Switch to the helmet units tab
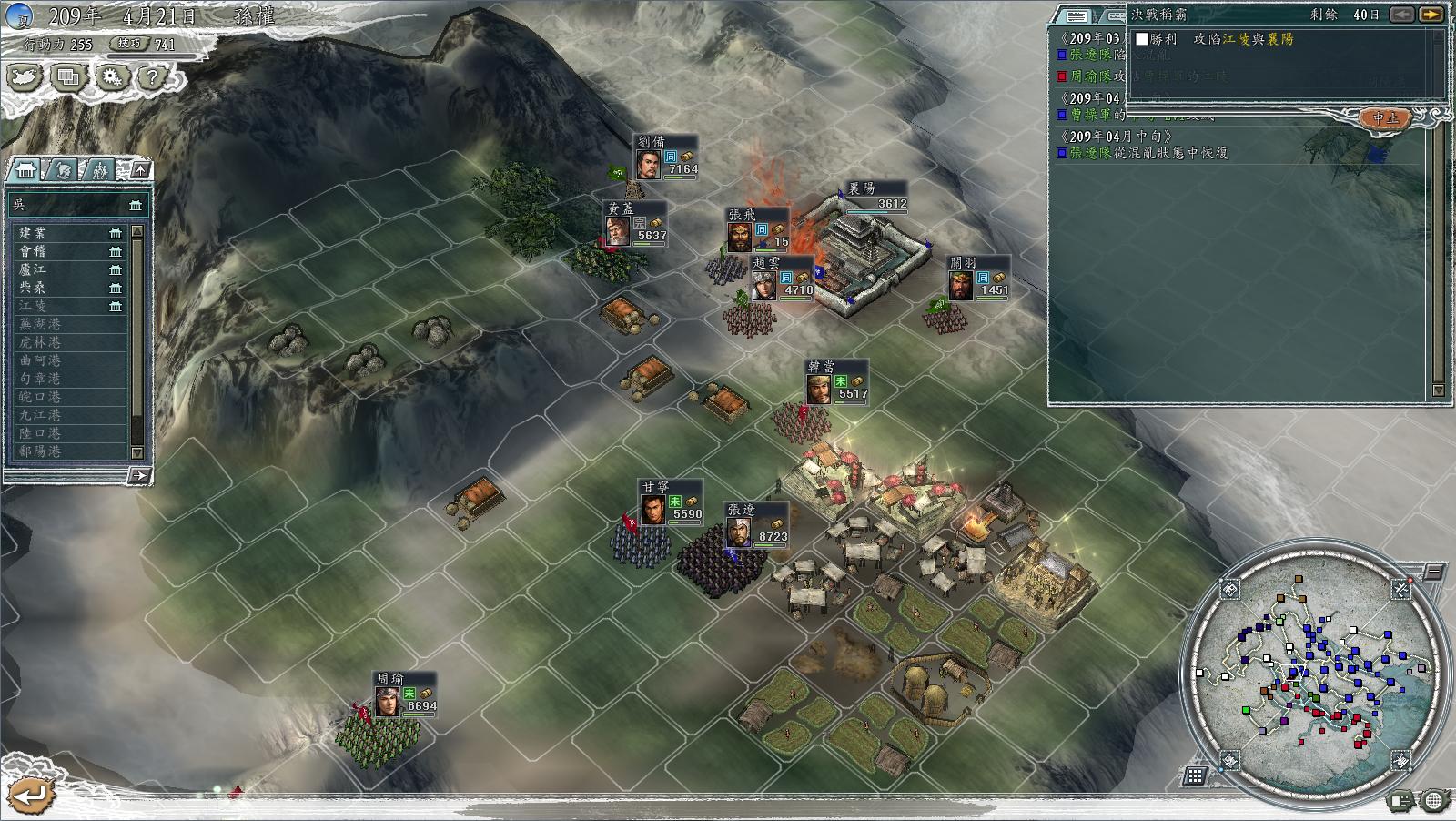 pyautogui.click(x=63, y=170)
